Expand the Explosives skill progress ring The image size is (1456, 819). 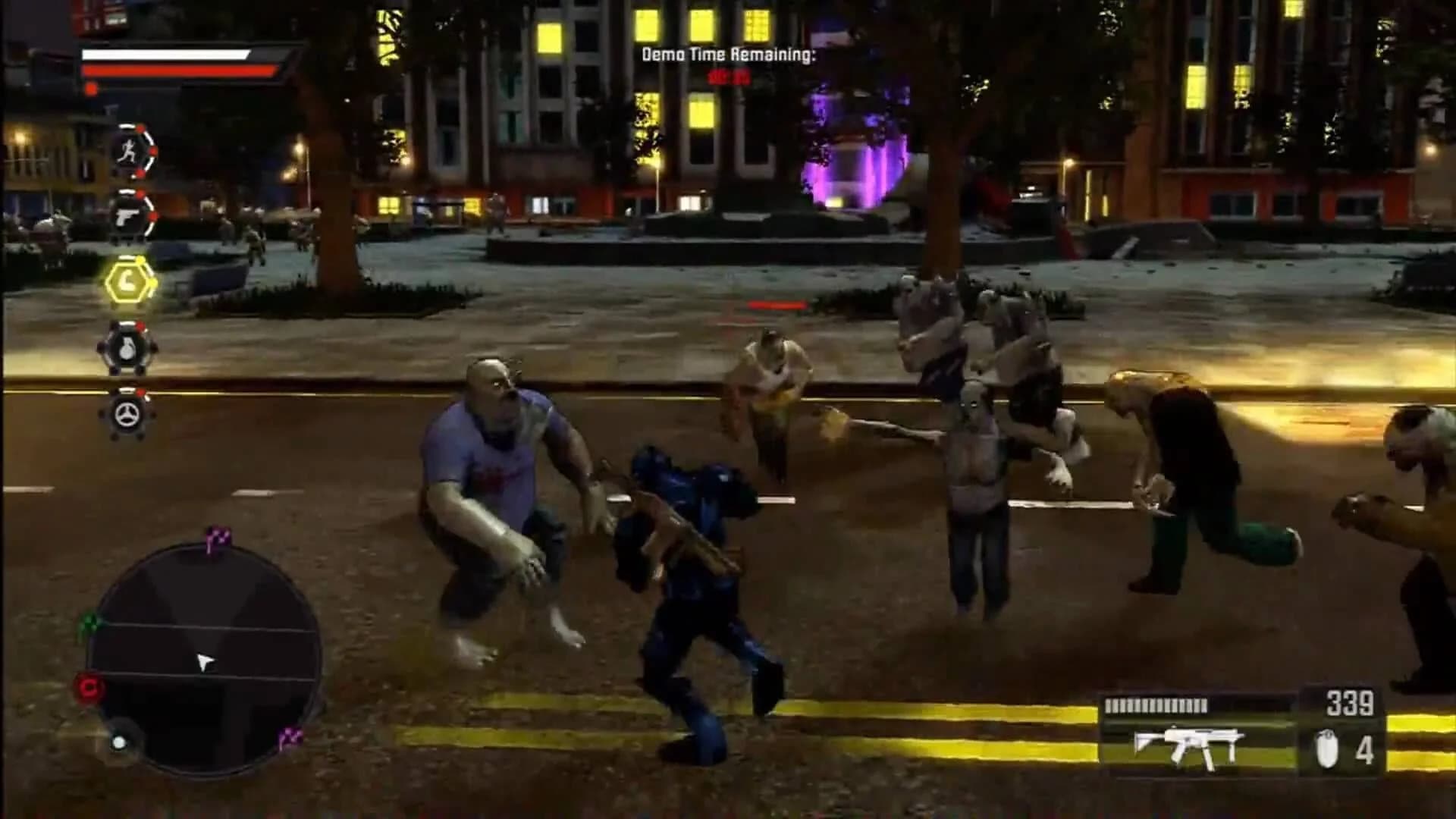point(149,350)
